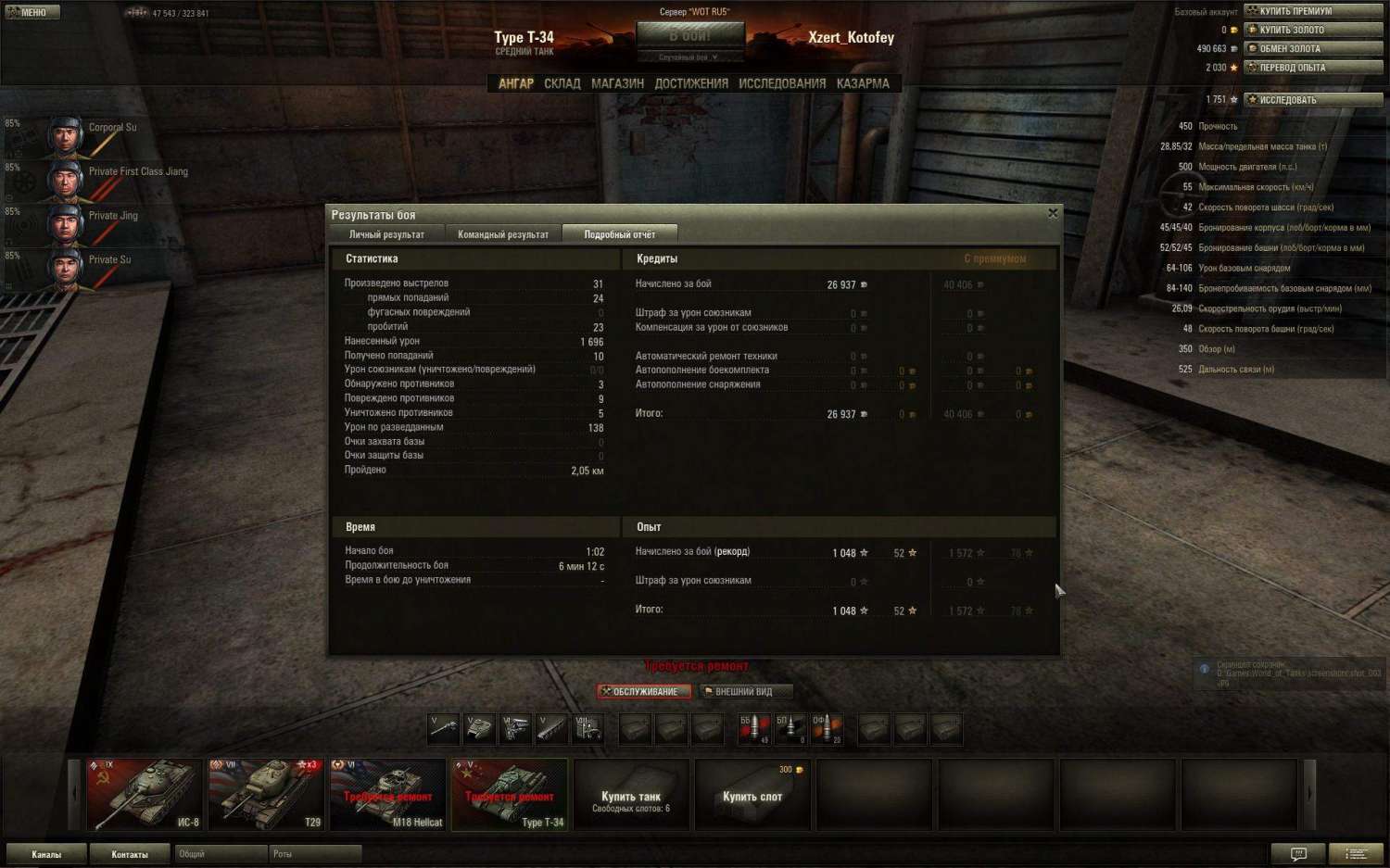This screenshot has width=1390, height=868.
Task: Select the M18 Hellcat tank
Action: coord(387,794)
